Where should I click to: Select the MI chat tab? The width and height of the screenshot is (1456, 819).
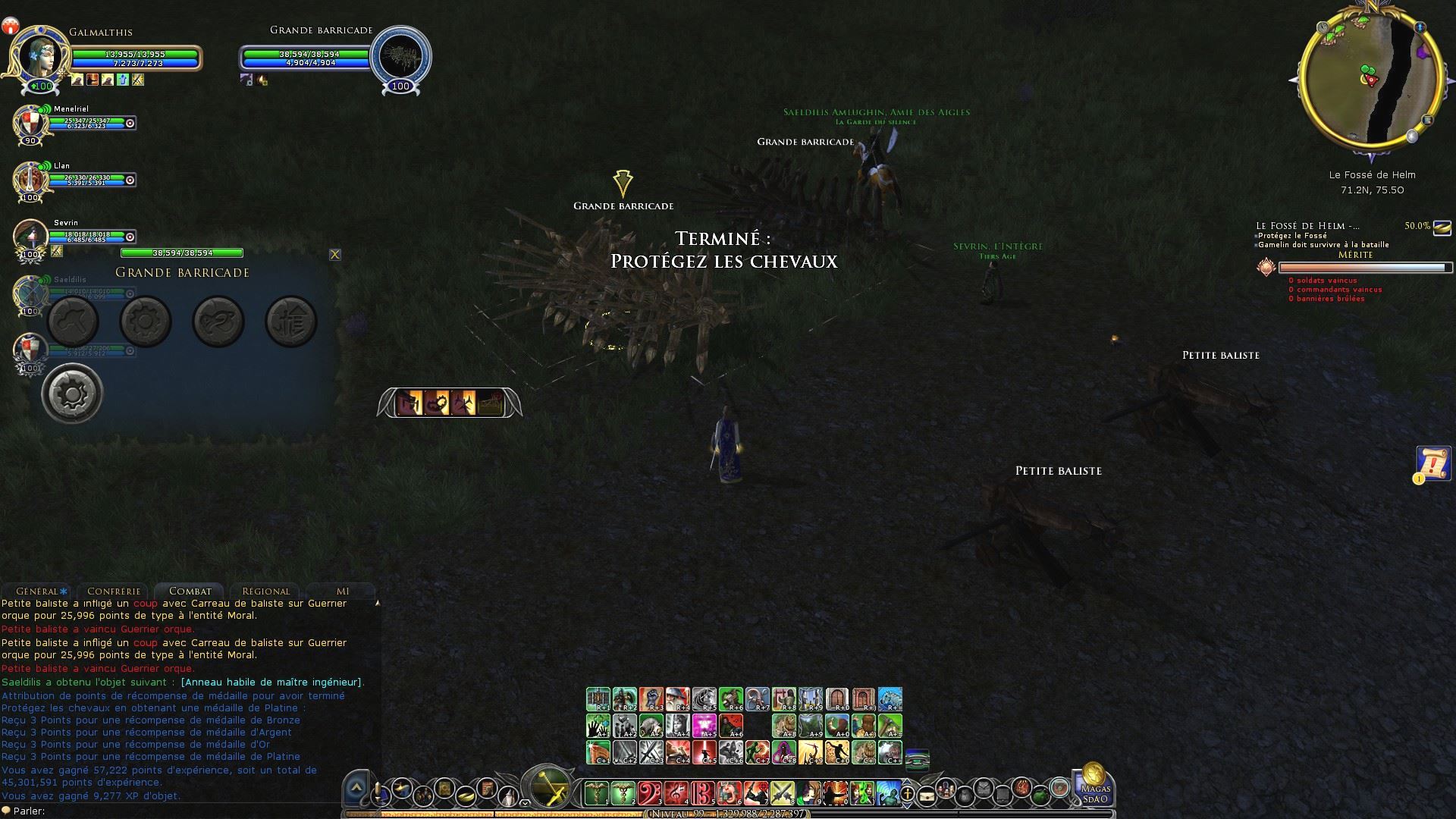[x=343, y=591]
